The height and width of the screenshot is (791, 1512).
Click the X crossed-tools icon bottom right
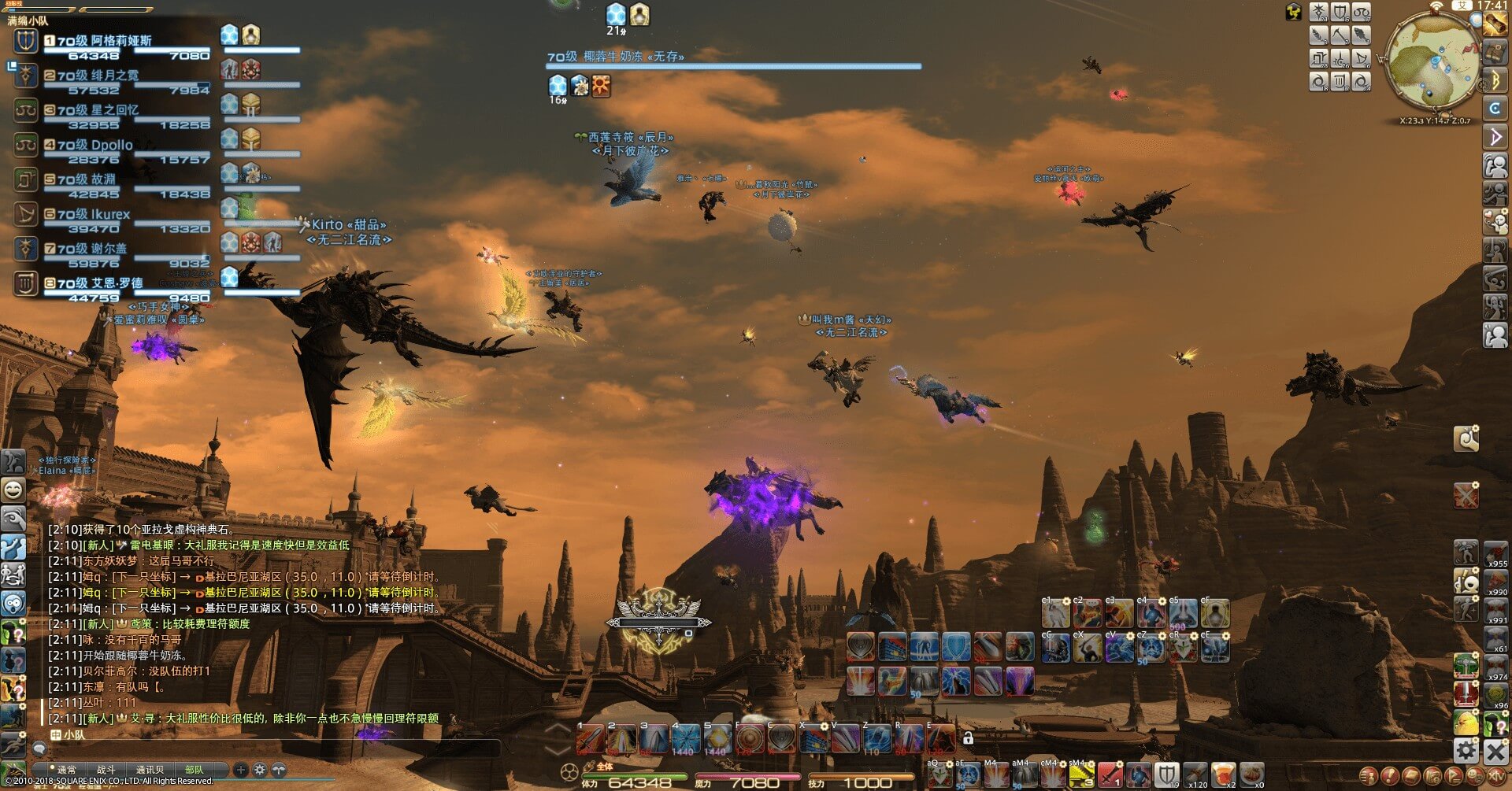click(1495, 751)
